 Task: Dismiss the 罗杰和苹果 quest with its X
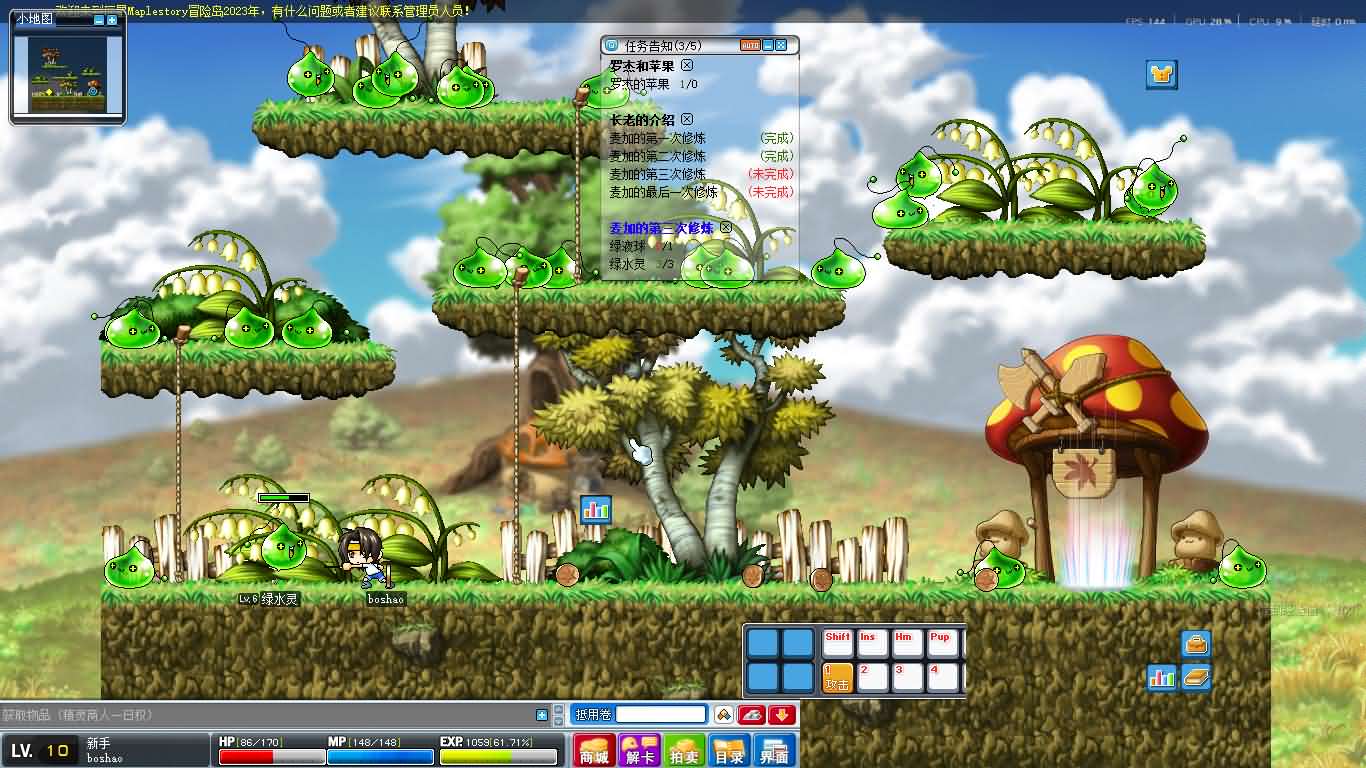pos(688,65)
